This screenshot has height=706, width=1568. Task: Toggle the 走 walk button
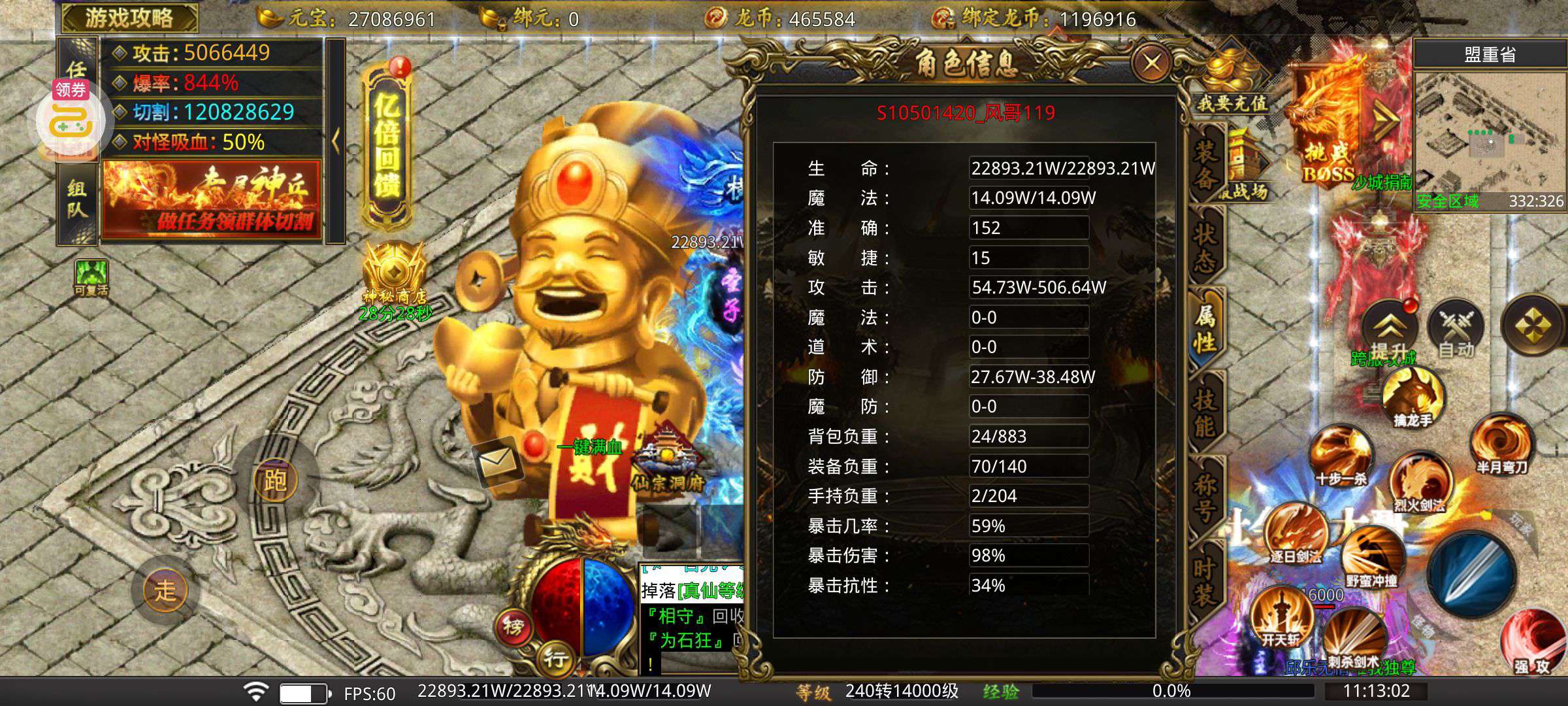coord(165,590)
